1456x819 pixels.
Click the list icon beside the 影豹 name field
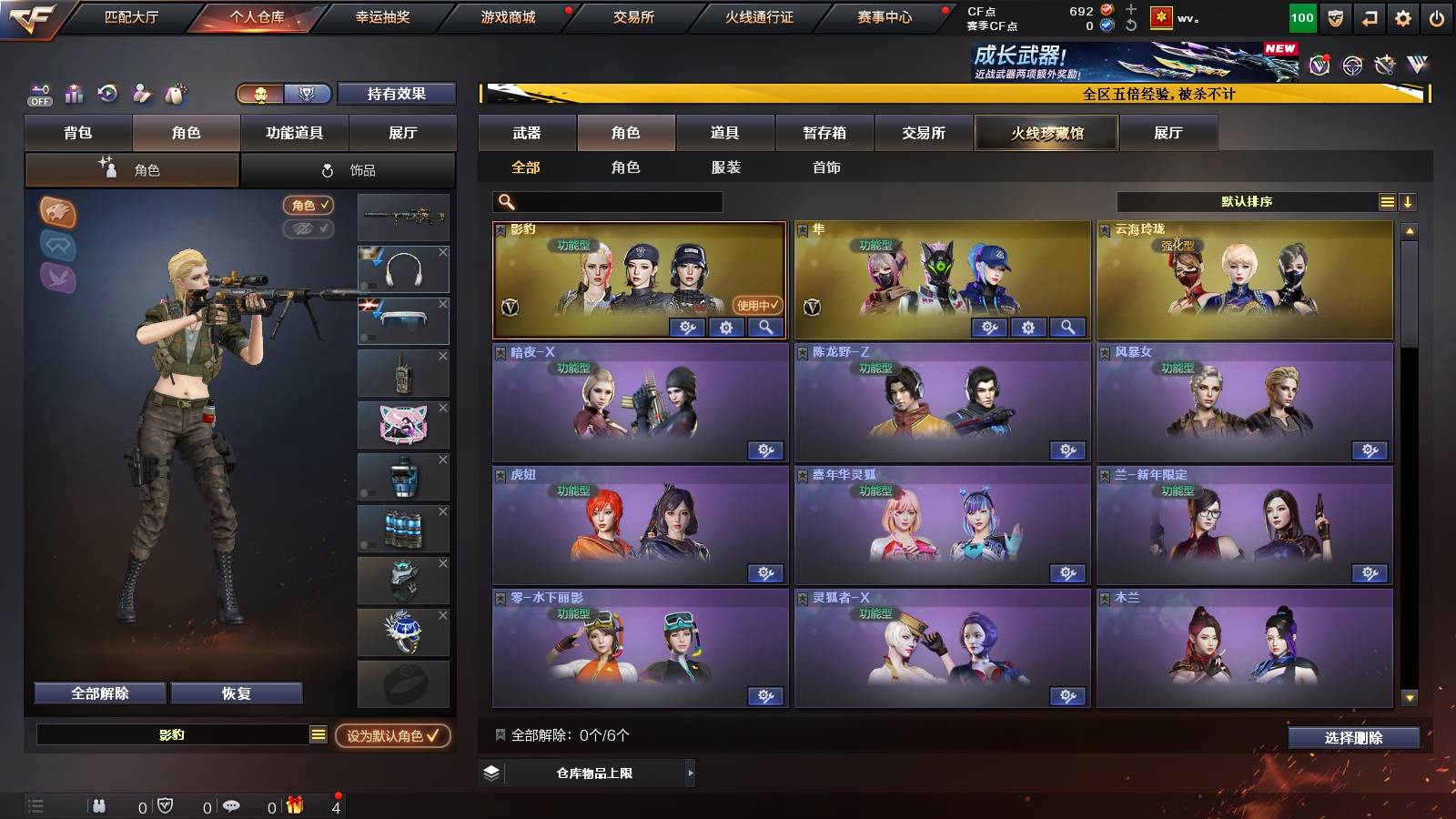(317, 734)
